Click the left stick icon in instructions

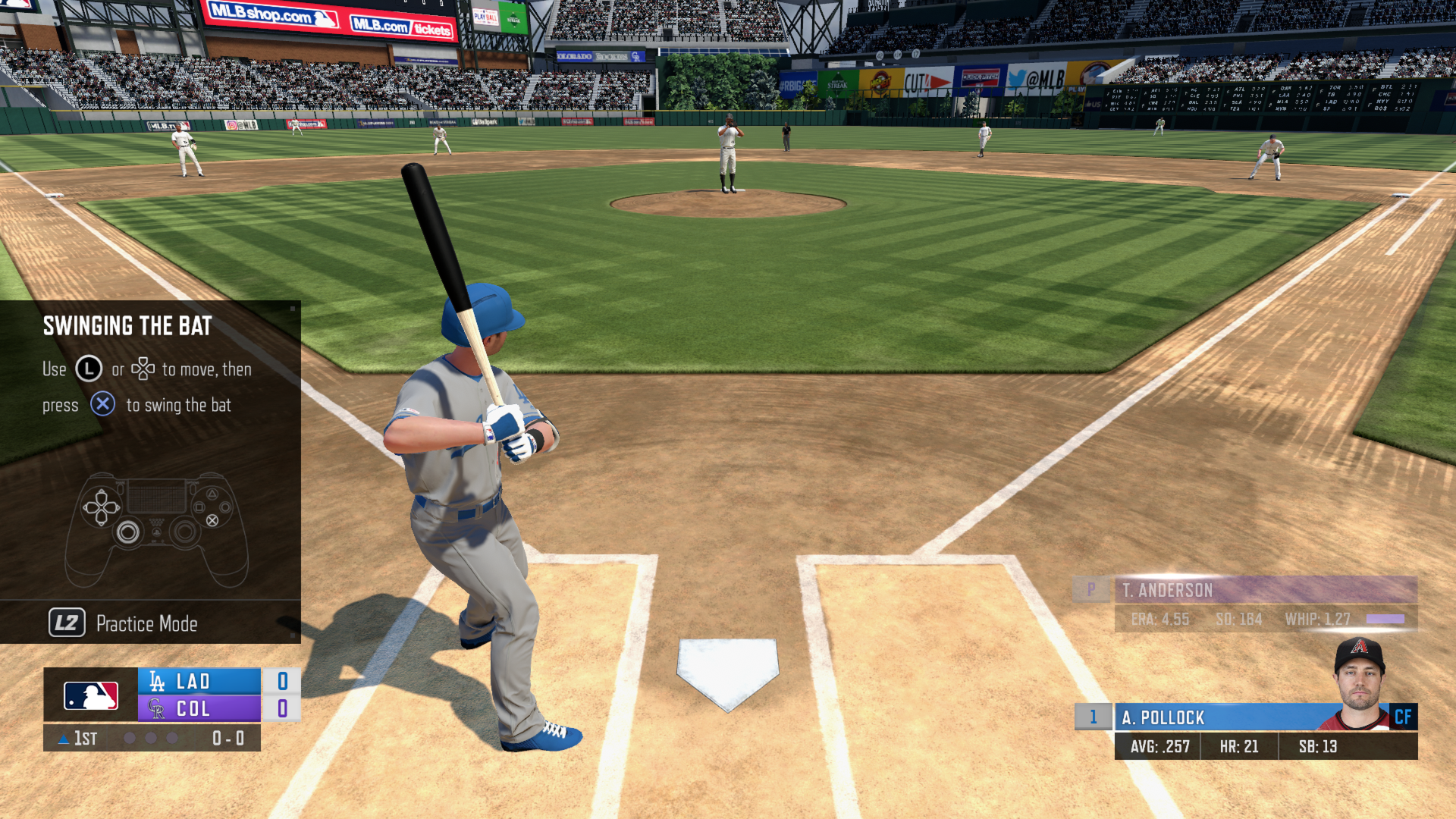pos(89,369)
